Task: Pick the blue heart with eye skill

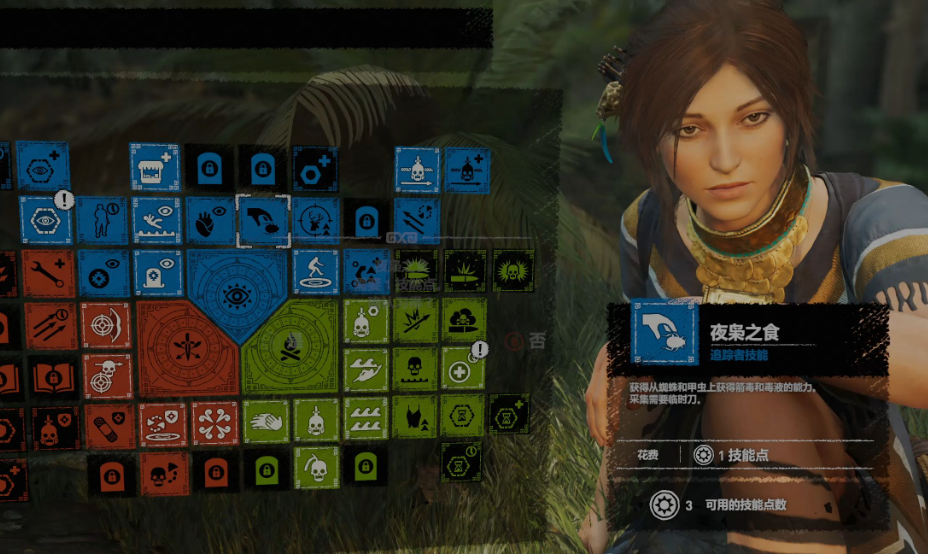Action: [x=210, y=220]
